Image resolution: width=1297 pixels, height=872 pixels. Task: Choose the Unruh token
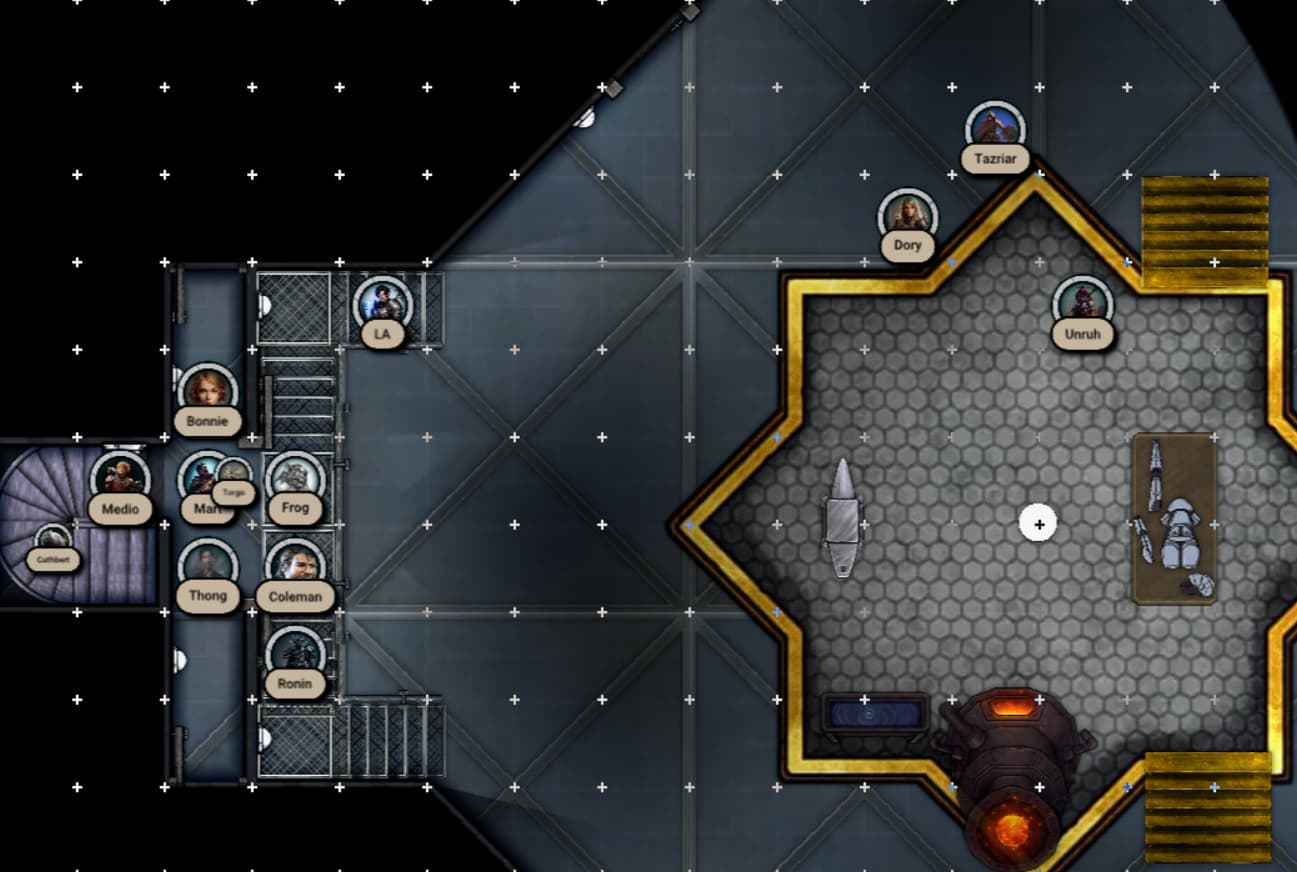1082,304
